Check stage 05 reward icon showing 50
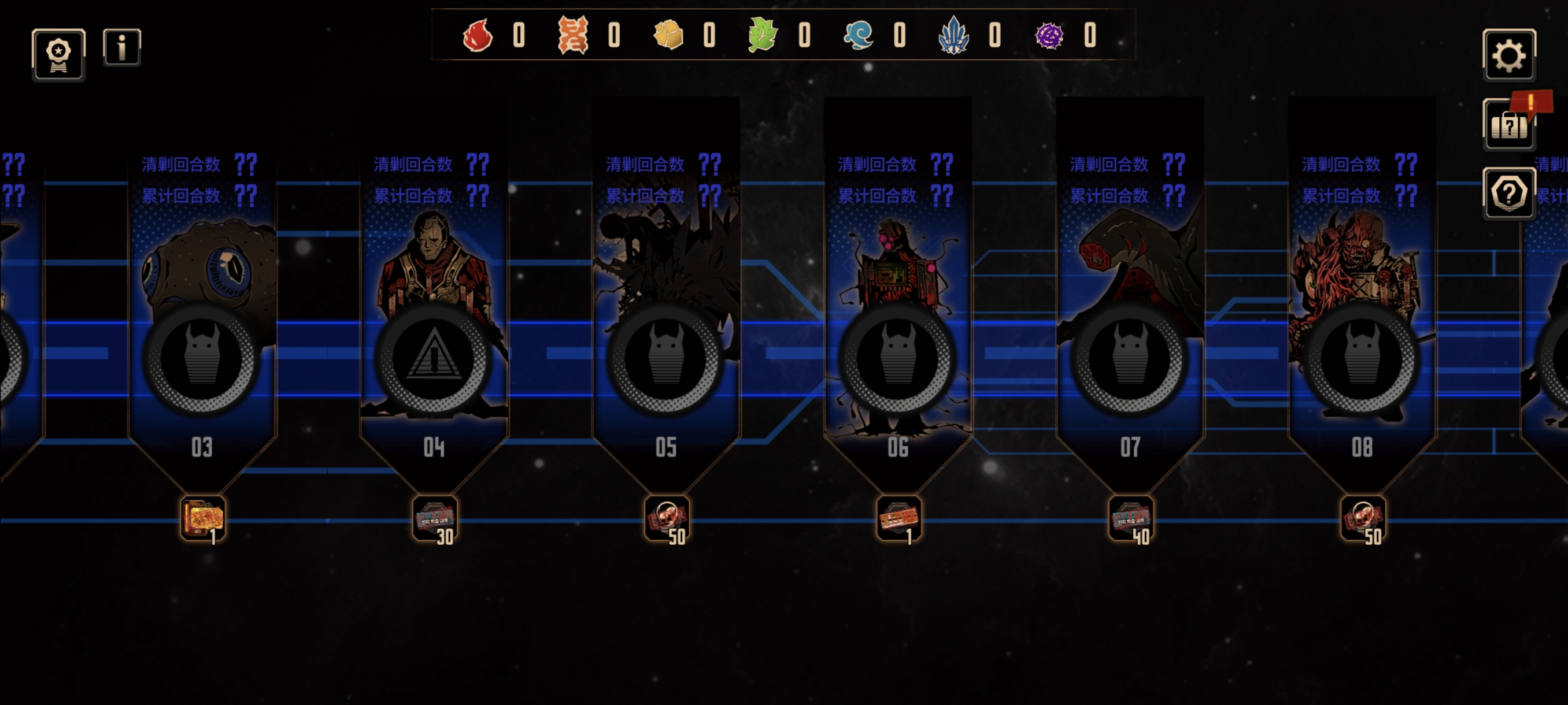 (667, 519)
